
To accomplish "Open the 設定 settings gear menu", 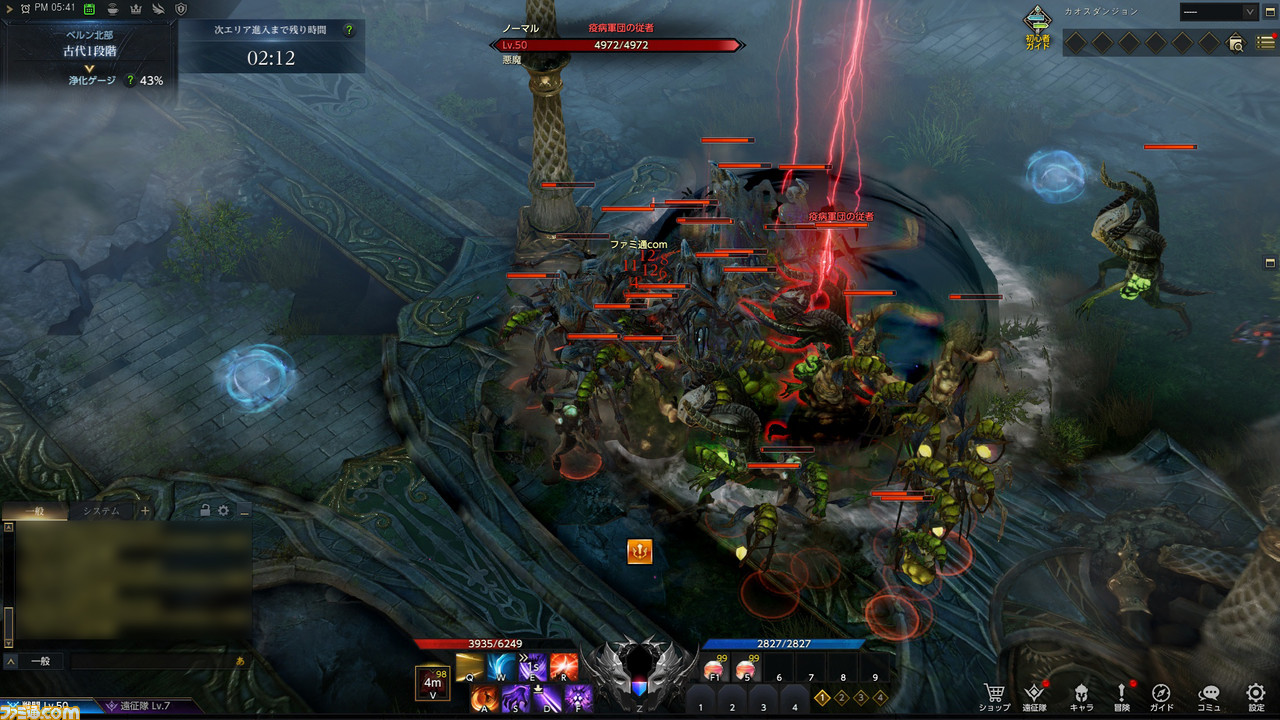I will point(1256,694).
